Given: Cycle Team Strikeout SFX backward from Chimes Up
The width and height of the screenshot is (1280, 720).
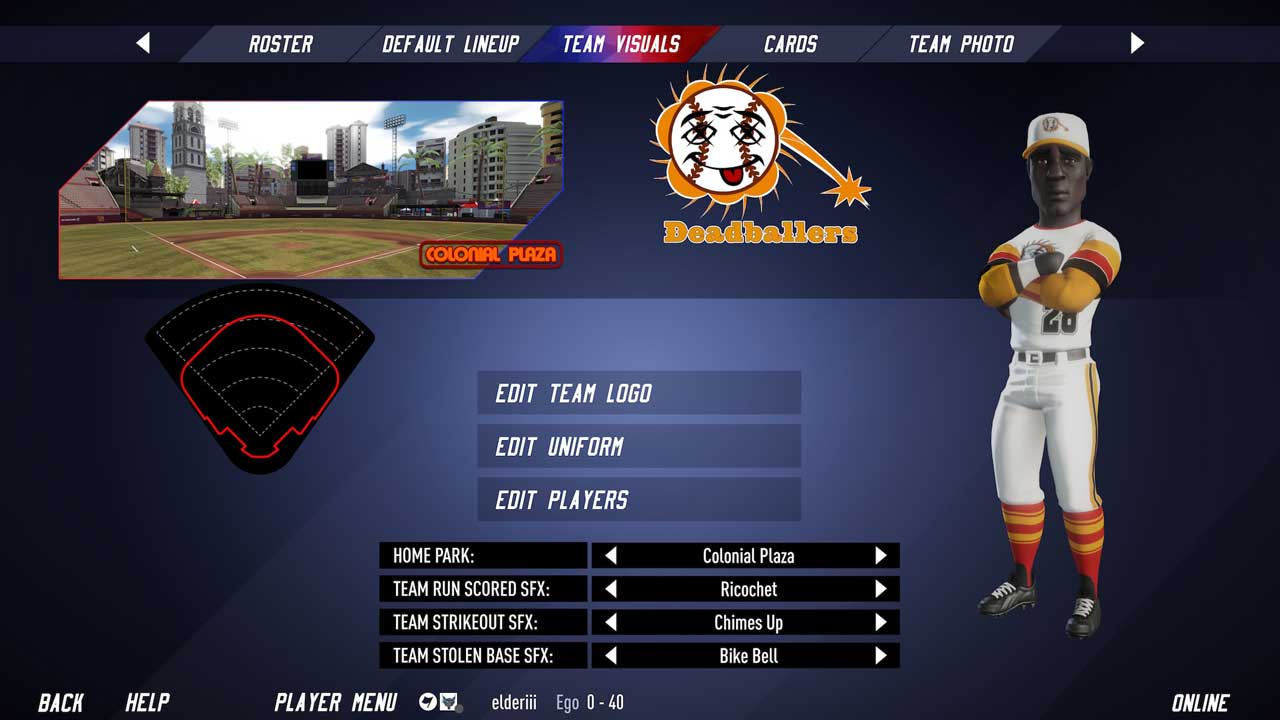Looking at the screenshot, I should tap(611, 622).
